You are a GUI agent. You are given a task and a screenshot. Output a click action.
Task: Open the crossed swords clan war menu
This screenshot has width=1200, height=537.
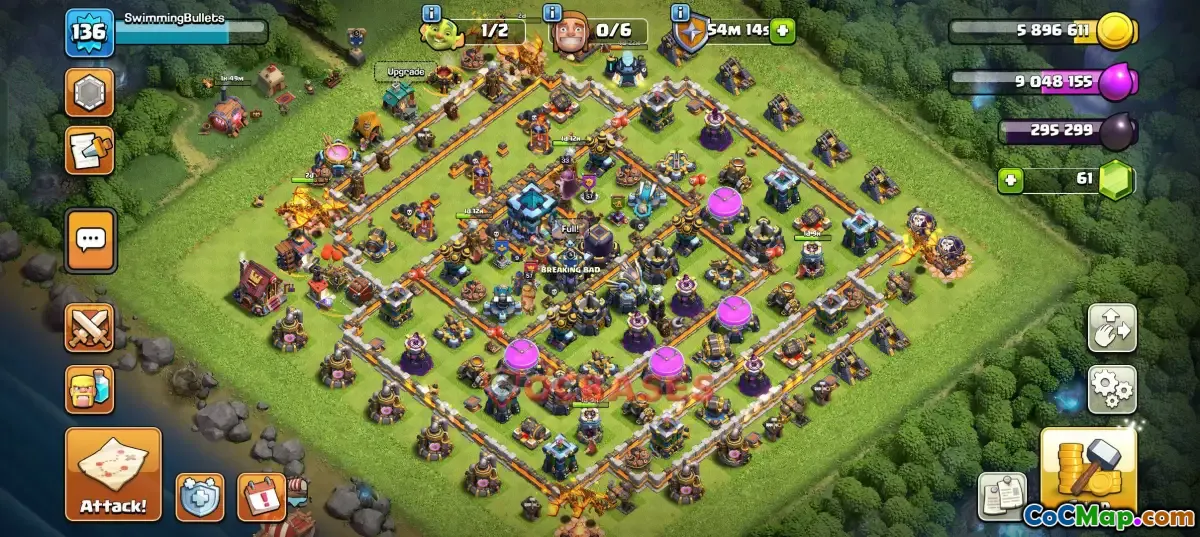(90, 328)
